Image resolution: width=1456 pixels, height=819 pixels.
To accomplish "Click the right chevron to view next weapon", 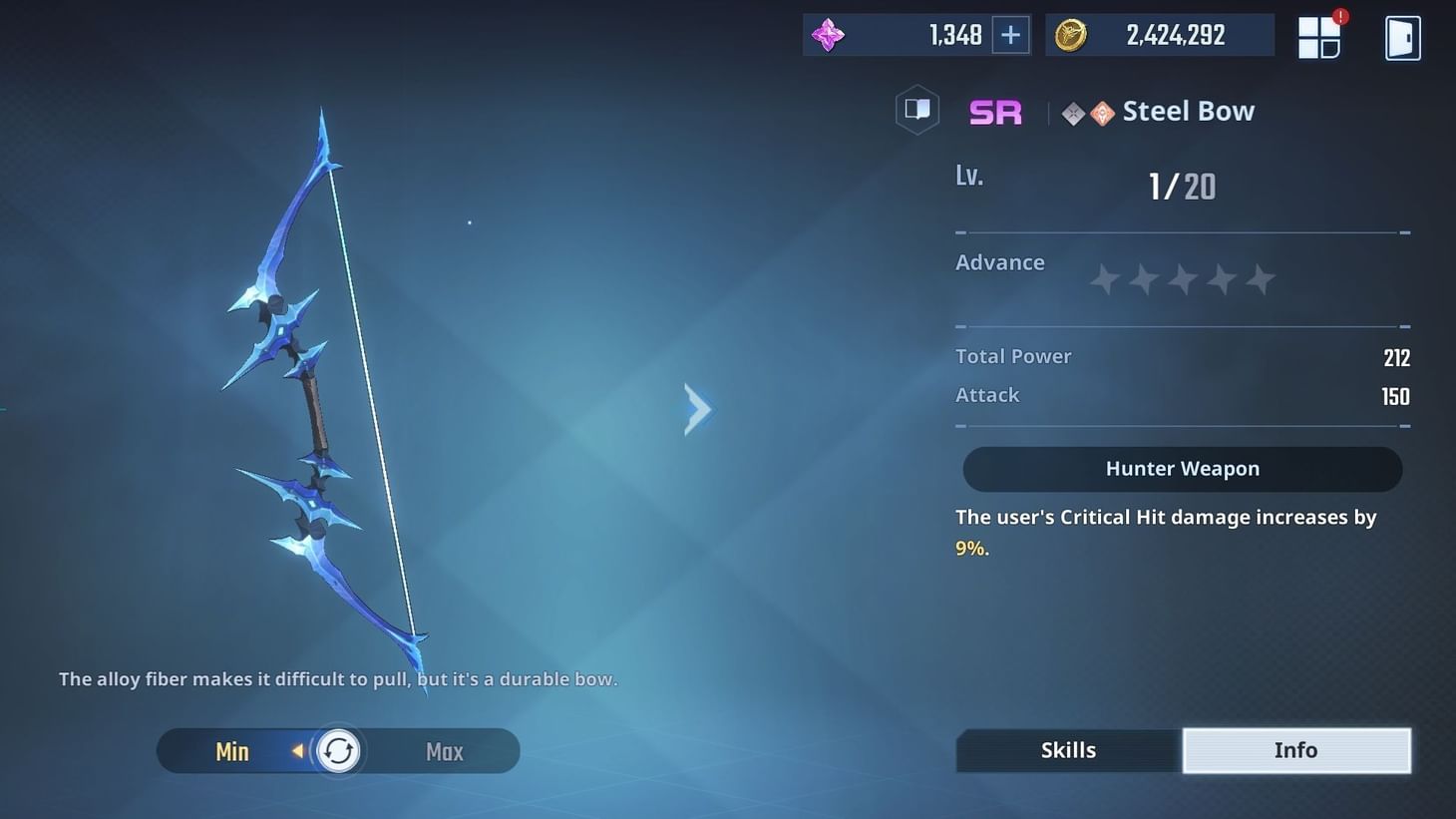I will pyautogui.click(x=698, y=408).
